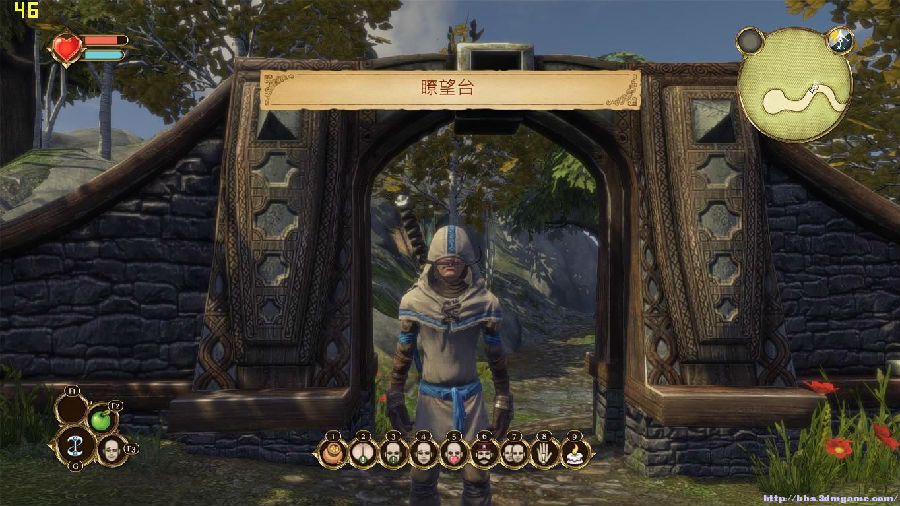Activate the face with red heart expression
The height and width of the screenshot is (506, 900).
tap(454, 453)
